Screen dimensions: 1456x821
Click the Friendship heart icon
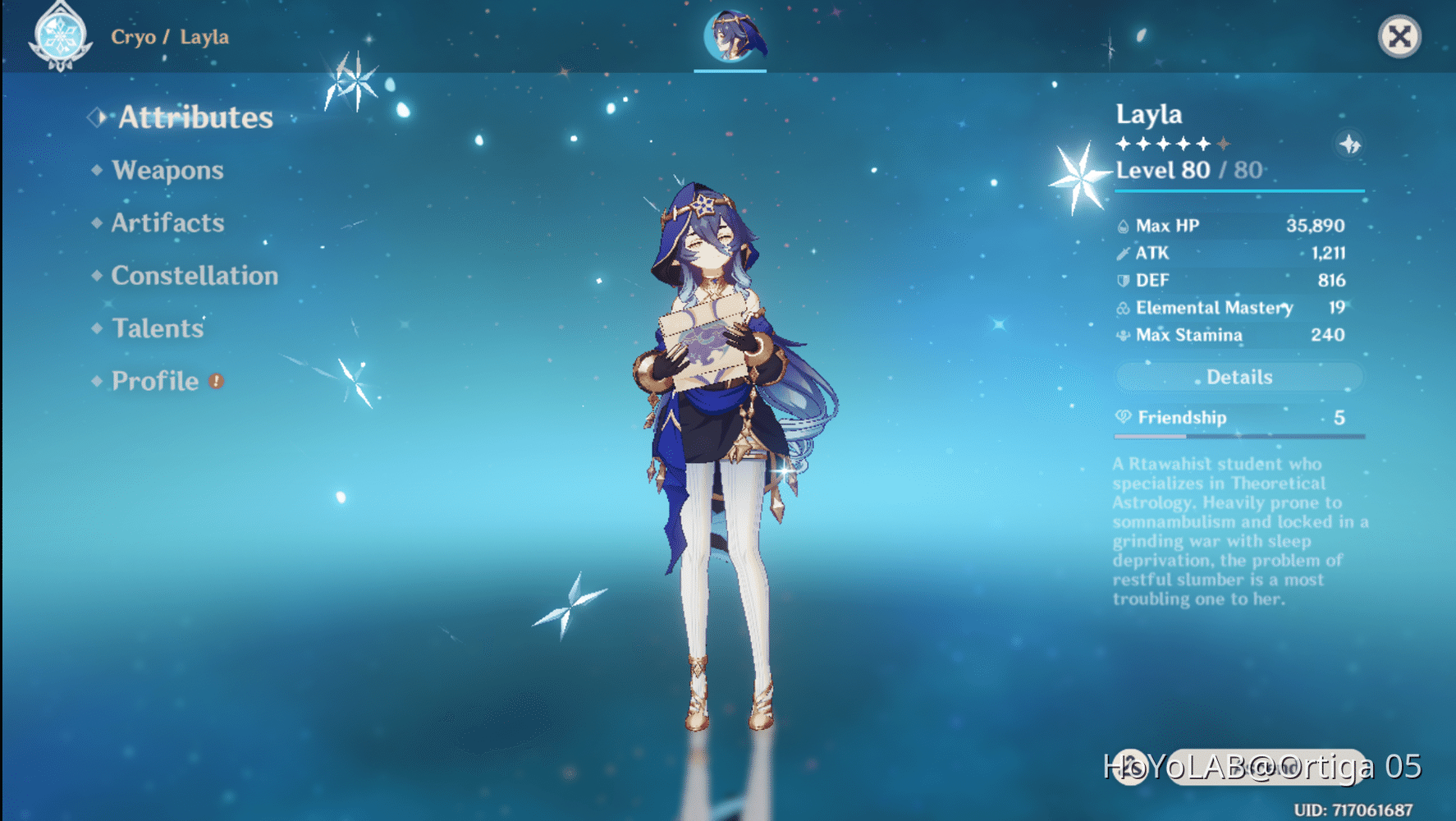click(1122, 417)
